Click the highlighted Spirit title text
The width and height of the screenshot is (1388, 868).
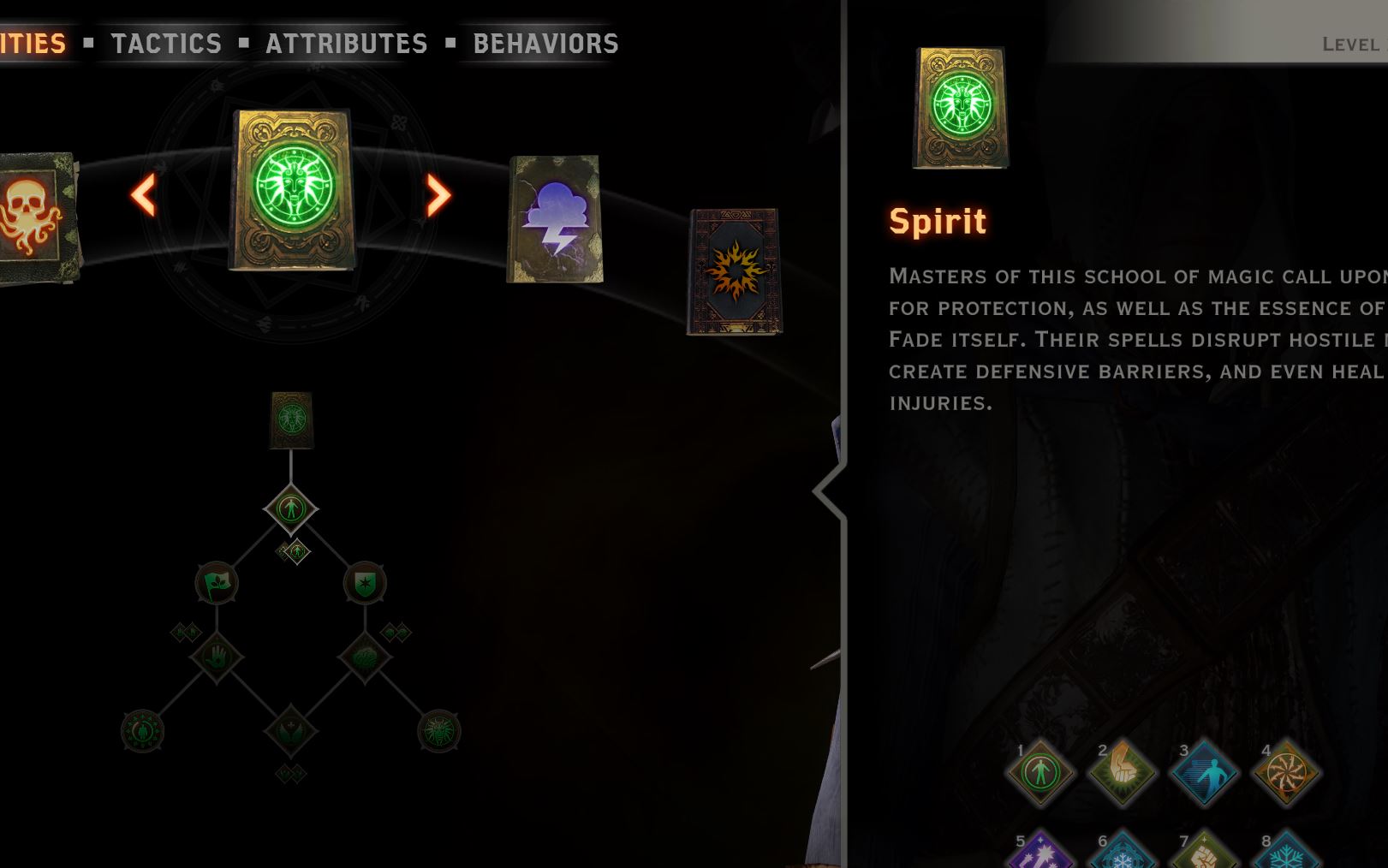938,220
